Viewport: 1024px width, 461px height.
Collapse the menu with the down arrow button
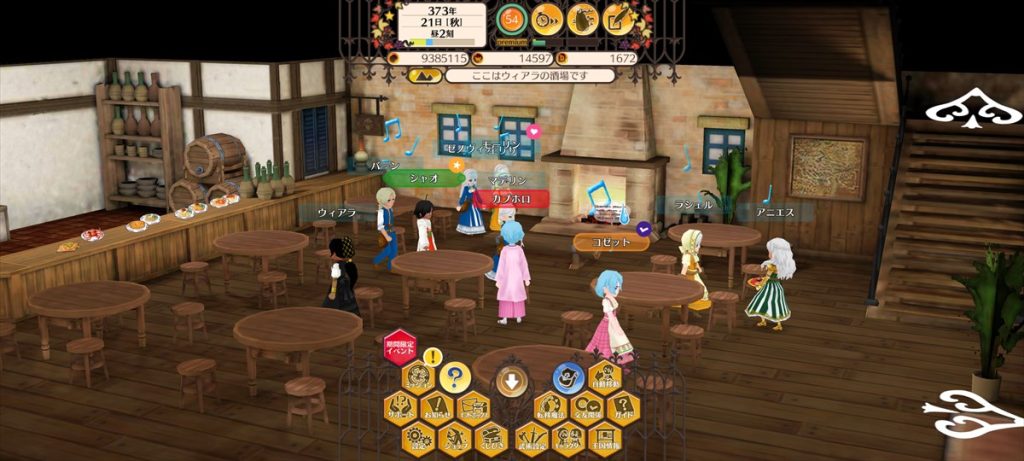pyautogui.click(x=510, y=381)
